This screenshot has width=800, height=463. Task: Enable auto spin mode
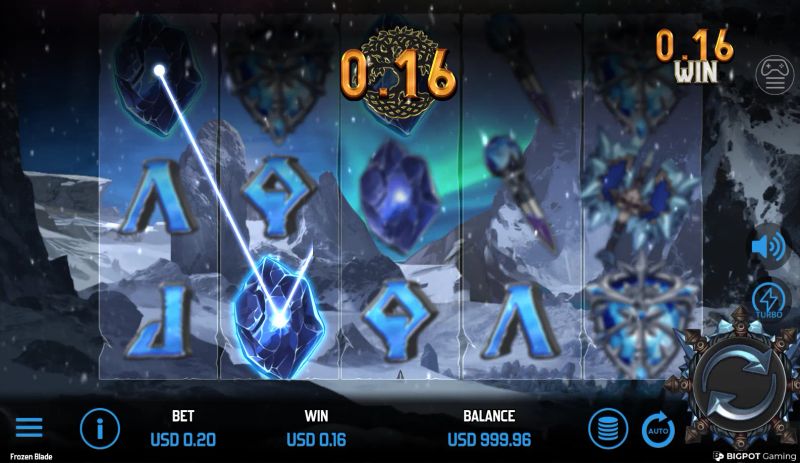(656, 428)
